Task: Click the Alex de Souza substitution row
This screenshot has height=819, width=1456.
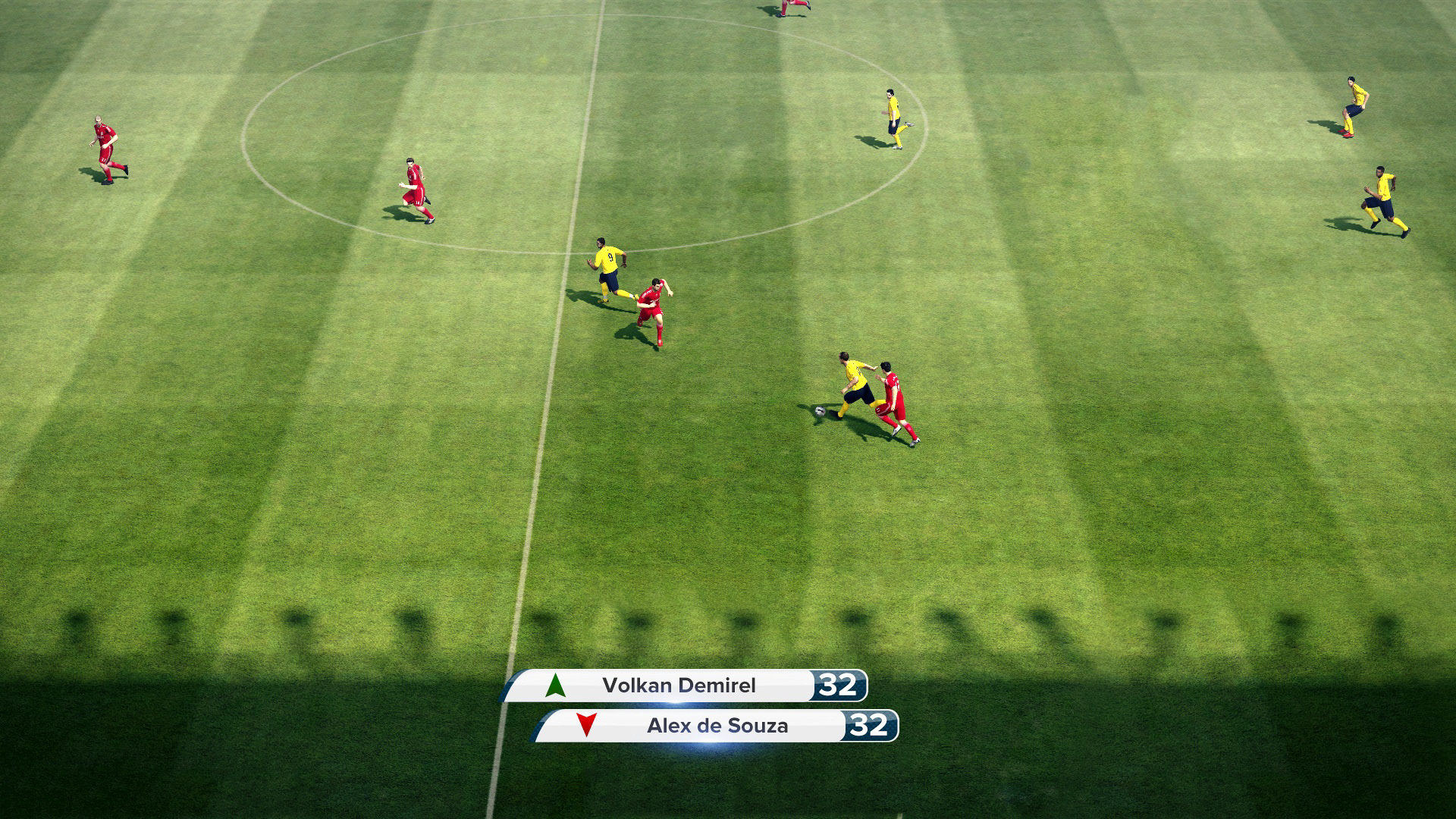Action: (x=717, y=726)
